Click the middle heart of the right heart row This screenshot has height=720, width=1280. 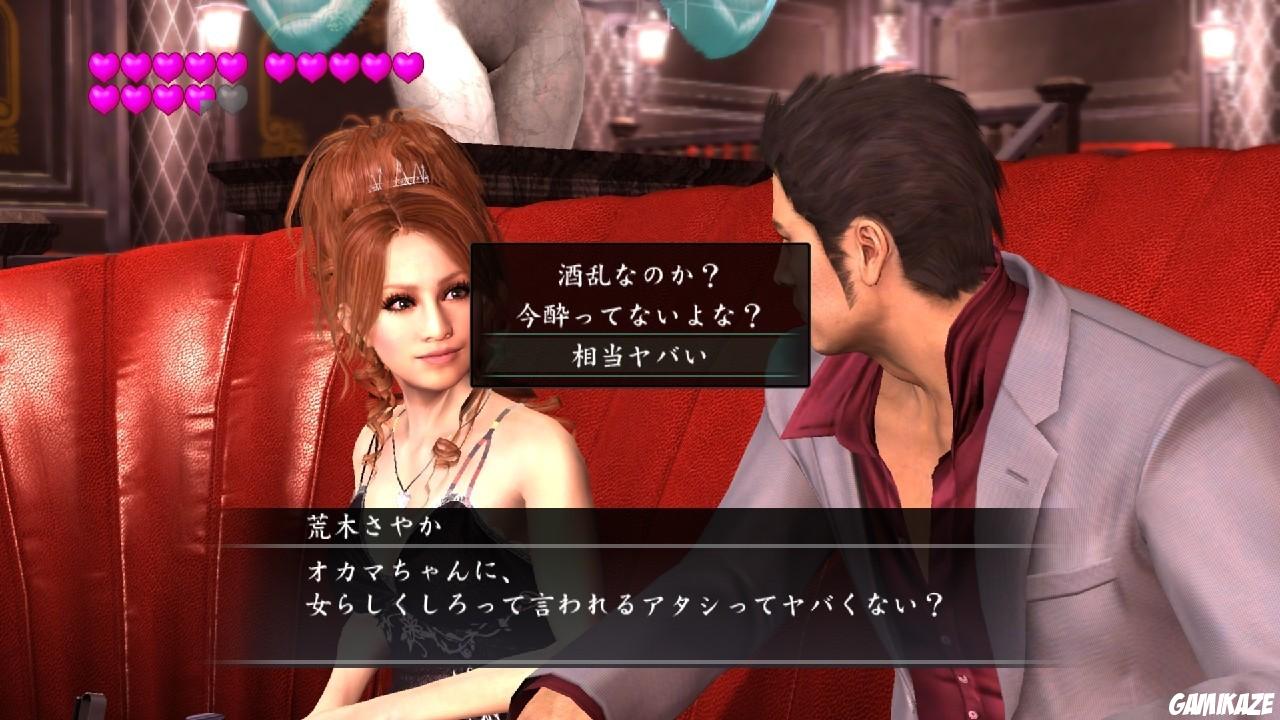(x=344, y=66)
